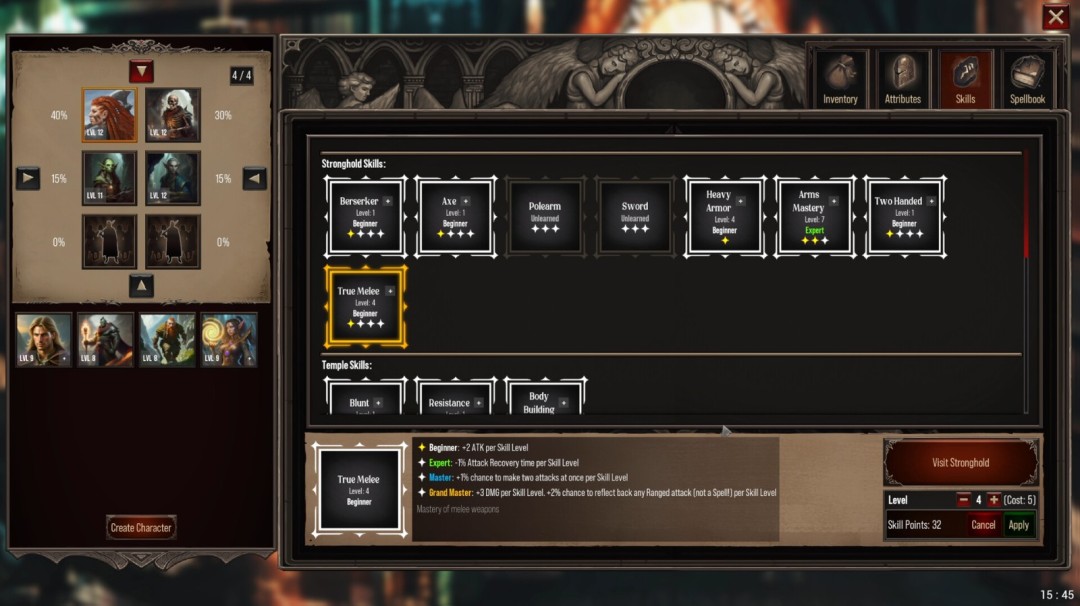1080x606 pixels.
Task: Select the red-haired level 12 party member
Action: 109,115
